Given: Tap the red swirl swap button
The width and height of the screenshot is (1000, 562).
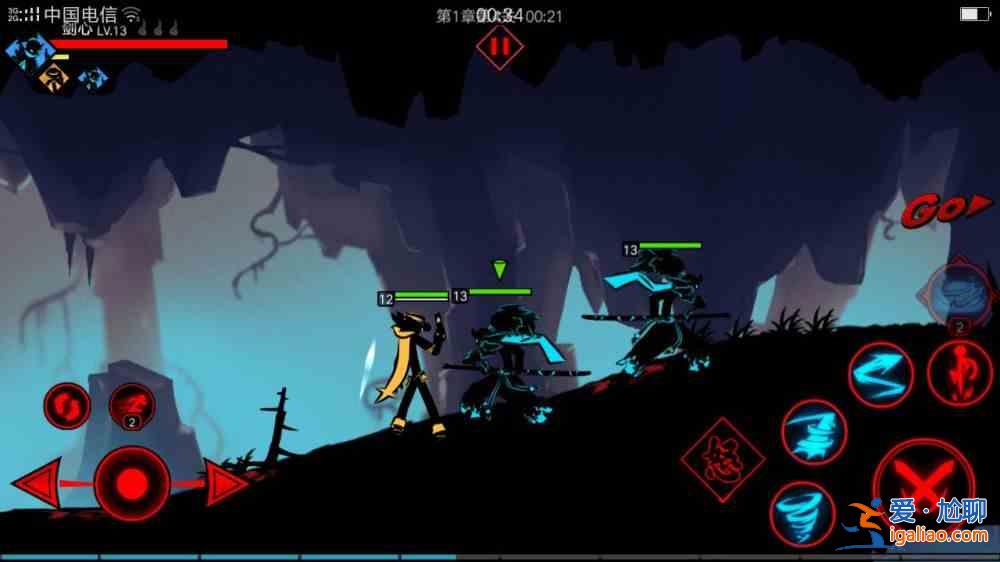Looking at the screenshot, I should [x=67, y=405].
